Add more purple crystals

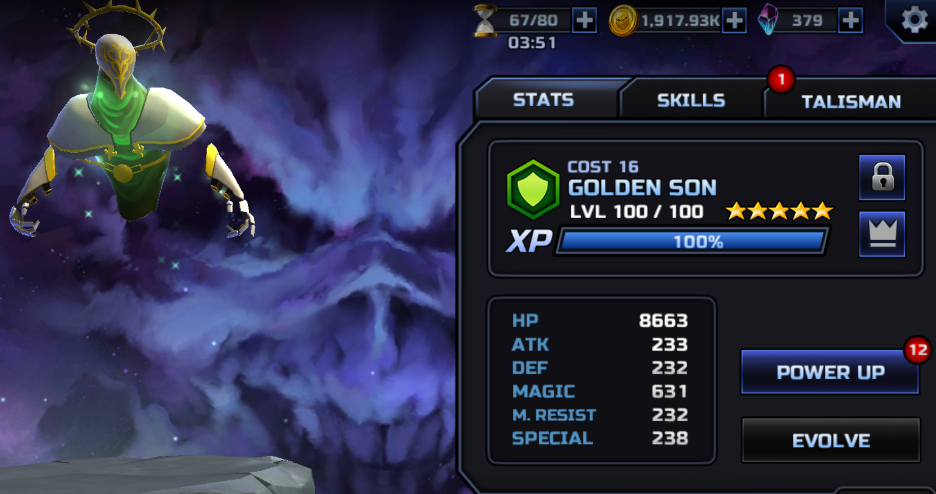850,20
